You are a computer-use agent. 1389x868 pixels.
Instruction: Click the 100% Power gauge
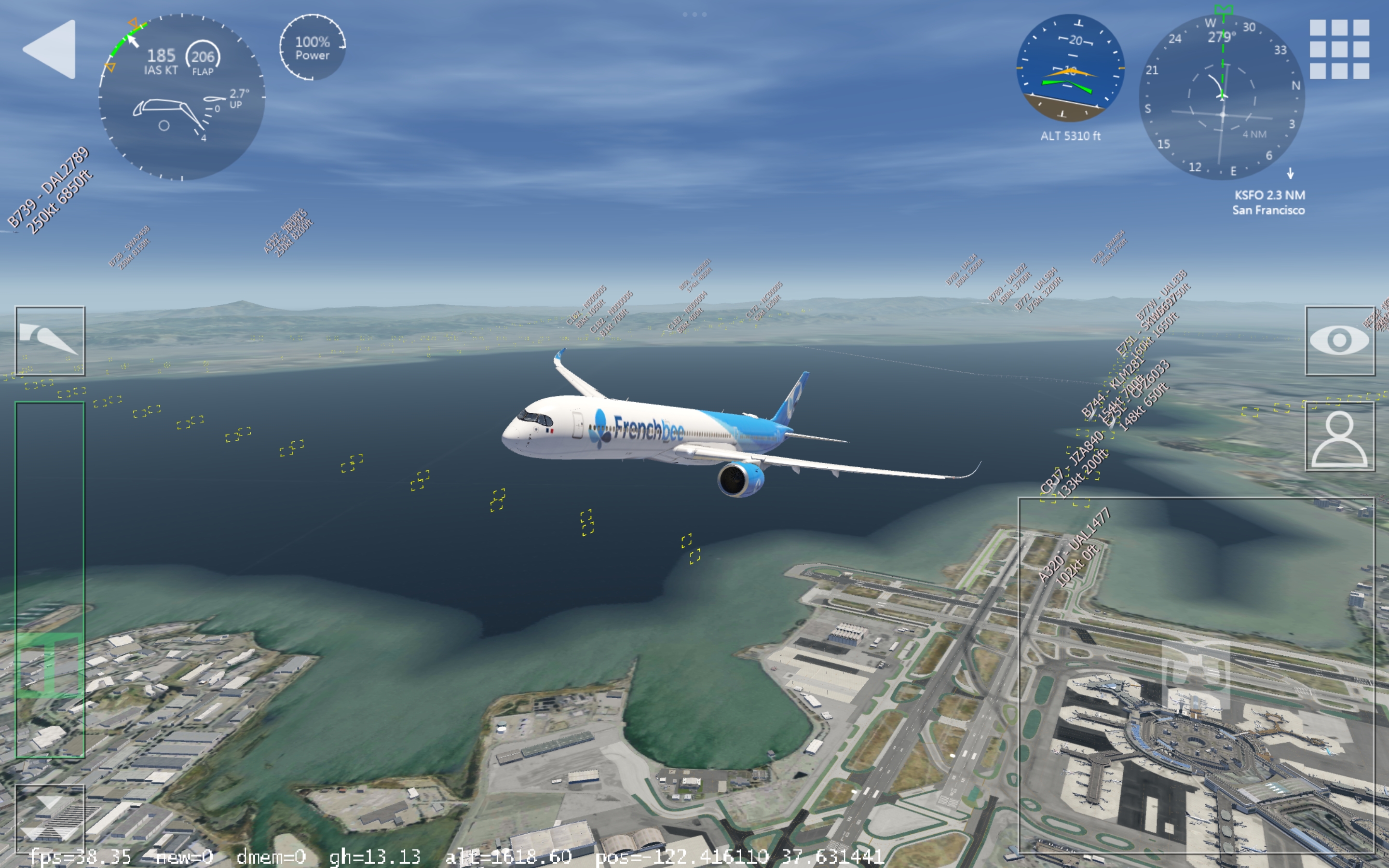coord(312,48)
